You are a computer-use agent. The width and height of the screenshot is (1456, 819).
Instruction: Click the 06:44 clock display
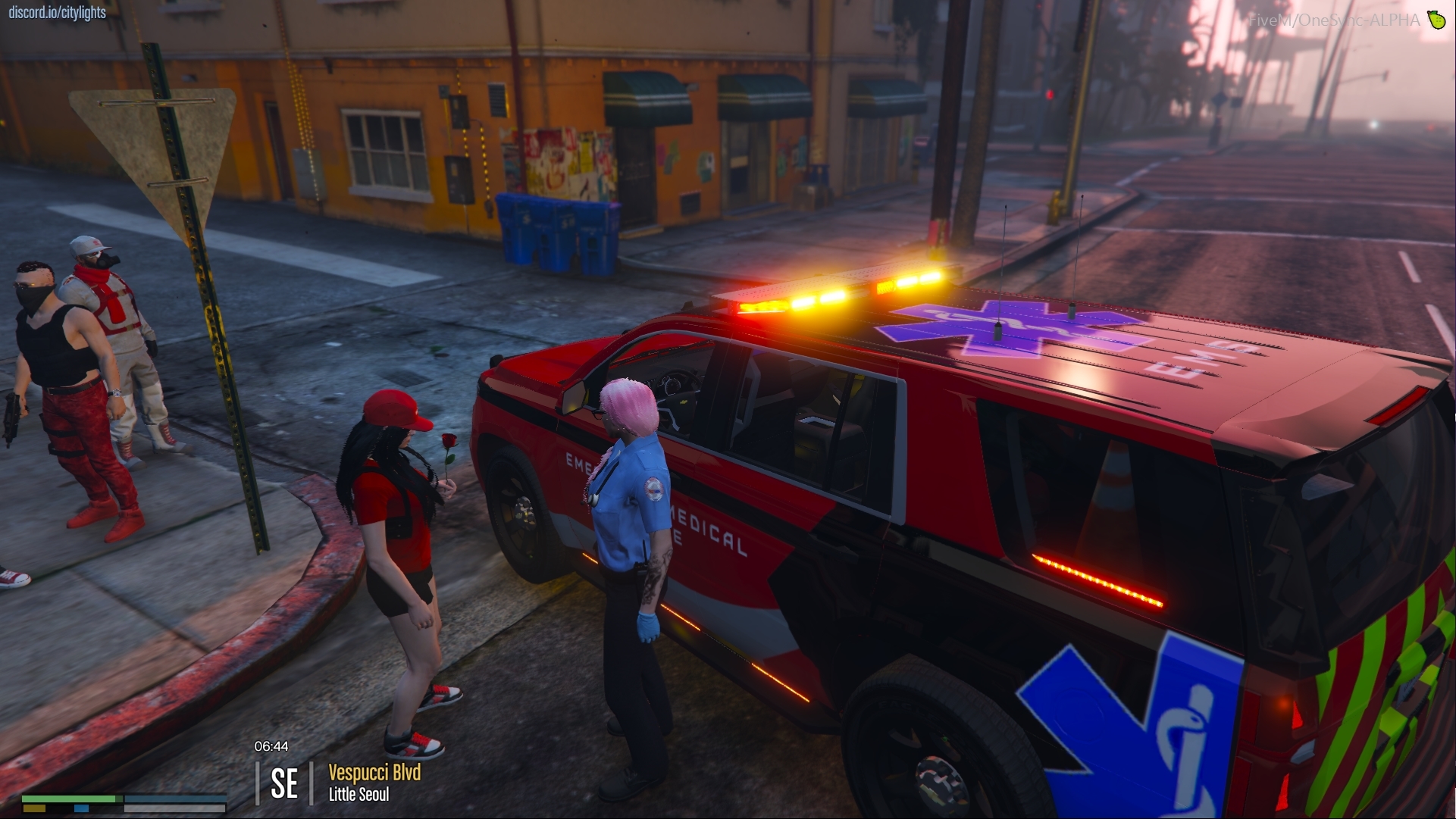tap(271, 747)
